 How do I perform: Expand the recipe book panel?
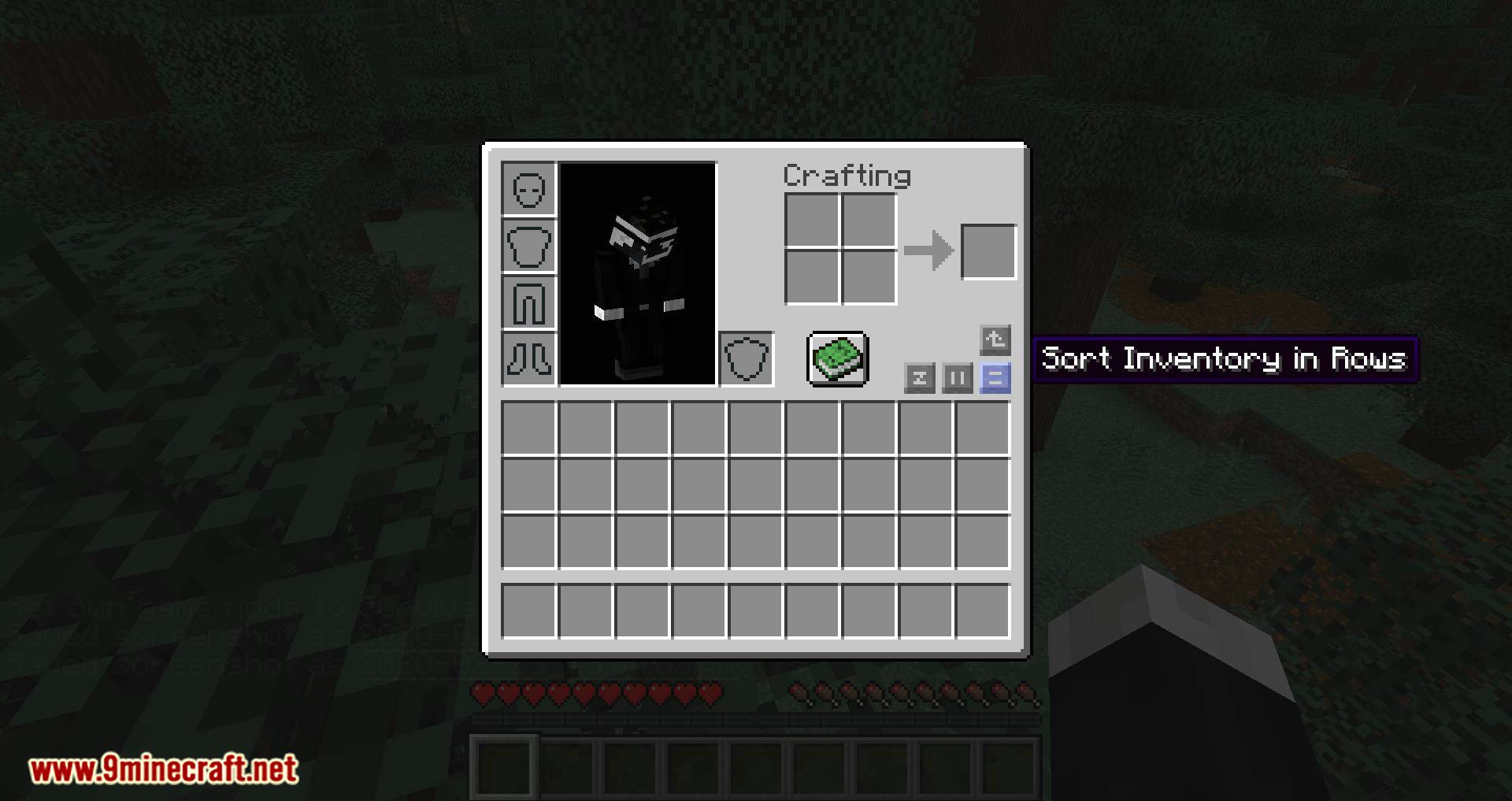(837, 361)
